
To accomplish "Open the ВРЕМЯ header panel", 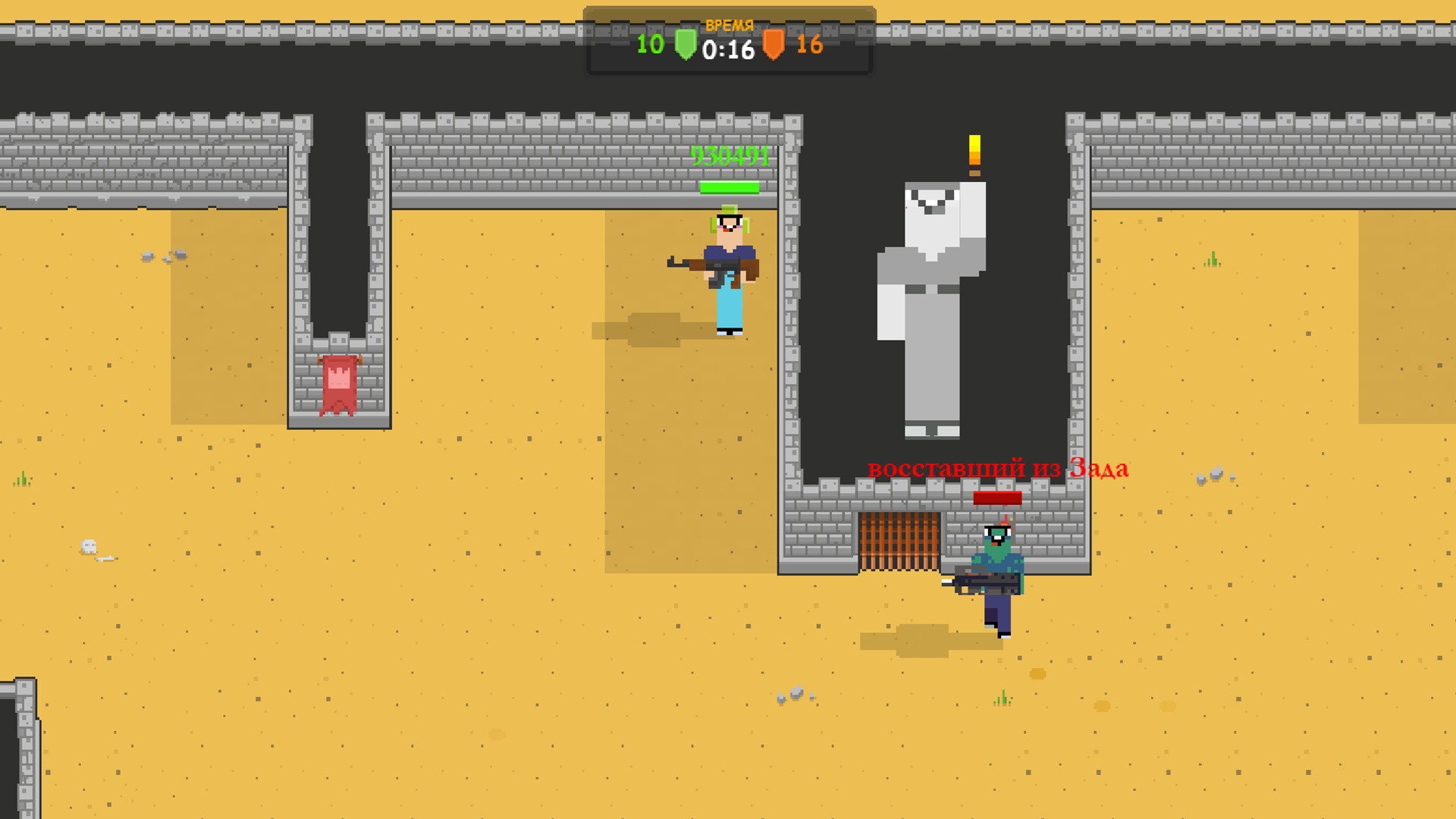I will click(x=729, y=24).
